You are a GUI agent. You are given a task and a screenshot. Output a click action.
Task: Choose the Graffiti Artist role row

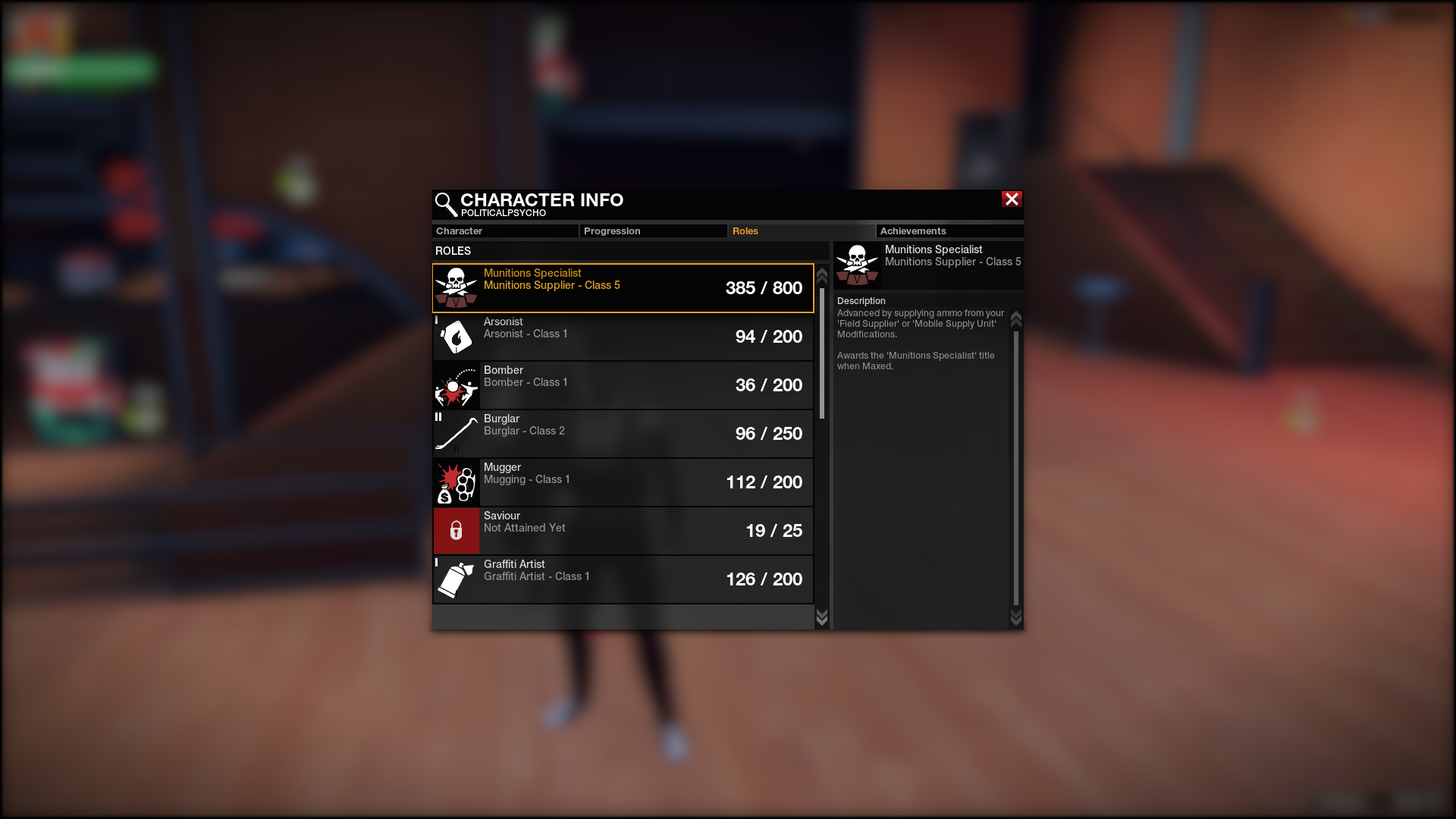coord(623,579)
